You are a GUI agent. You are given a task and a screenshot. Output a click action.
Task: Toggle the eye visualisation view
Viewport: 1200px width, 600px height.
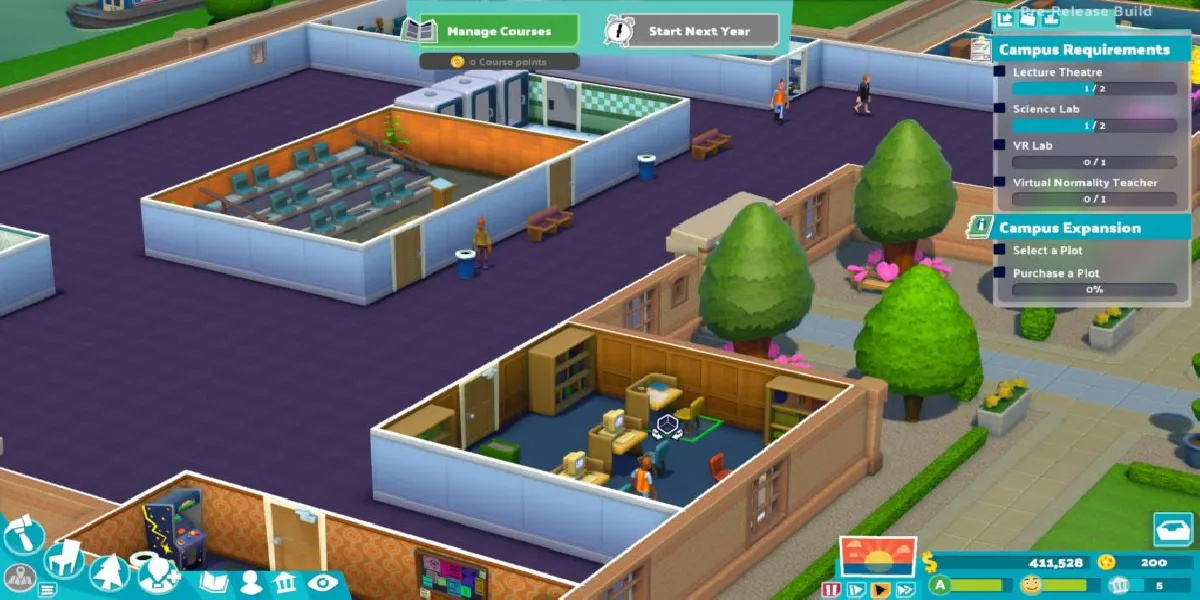[320, 583]
